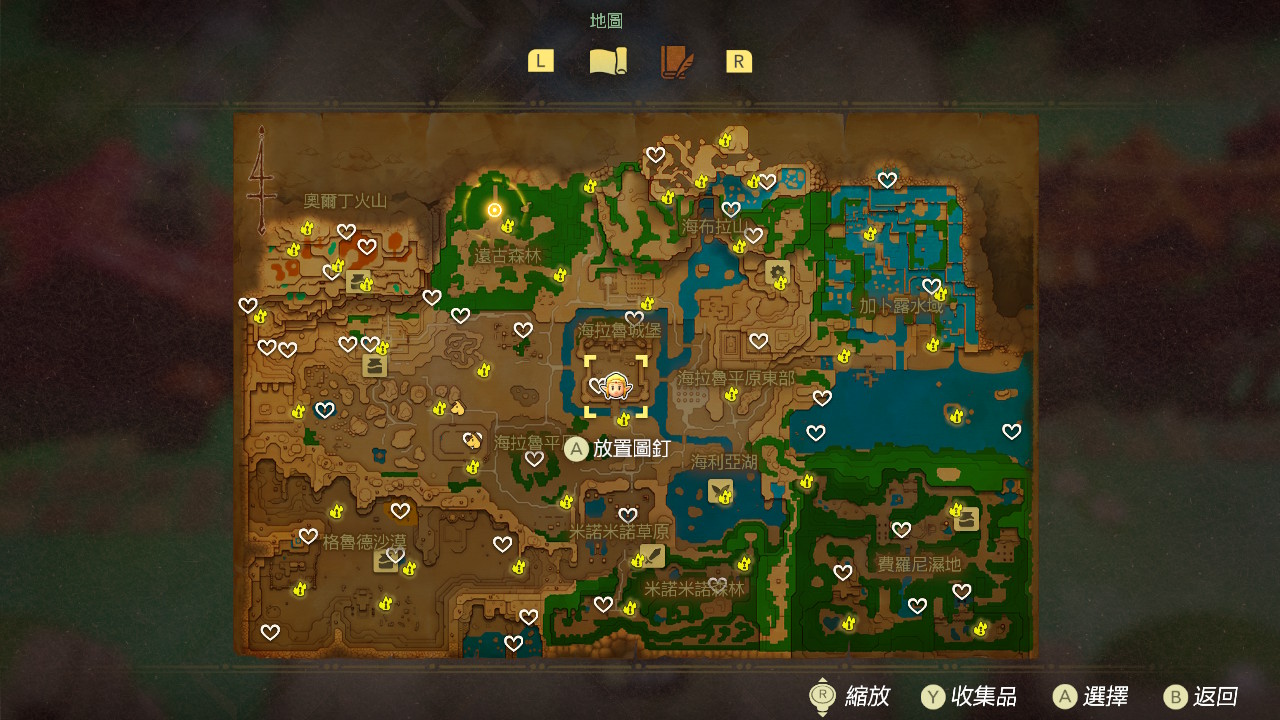Viewport: 1280px width, 720px height.
Task: Click the 加卜露水域 region label
Action: click(900, 306)
